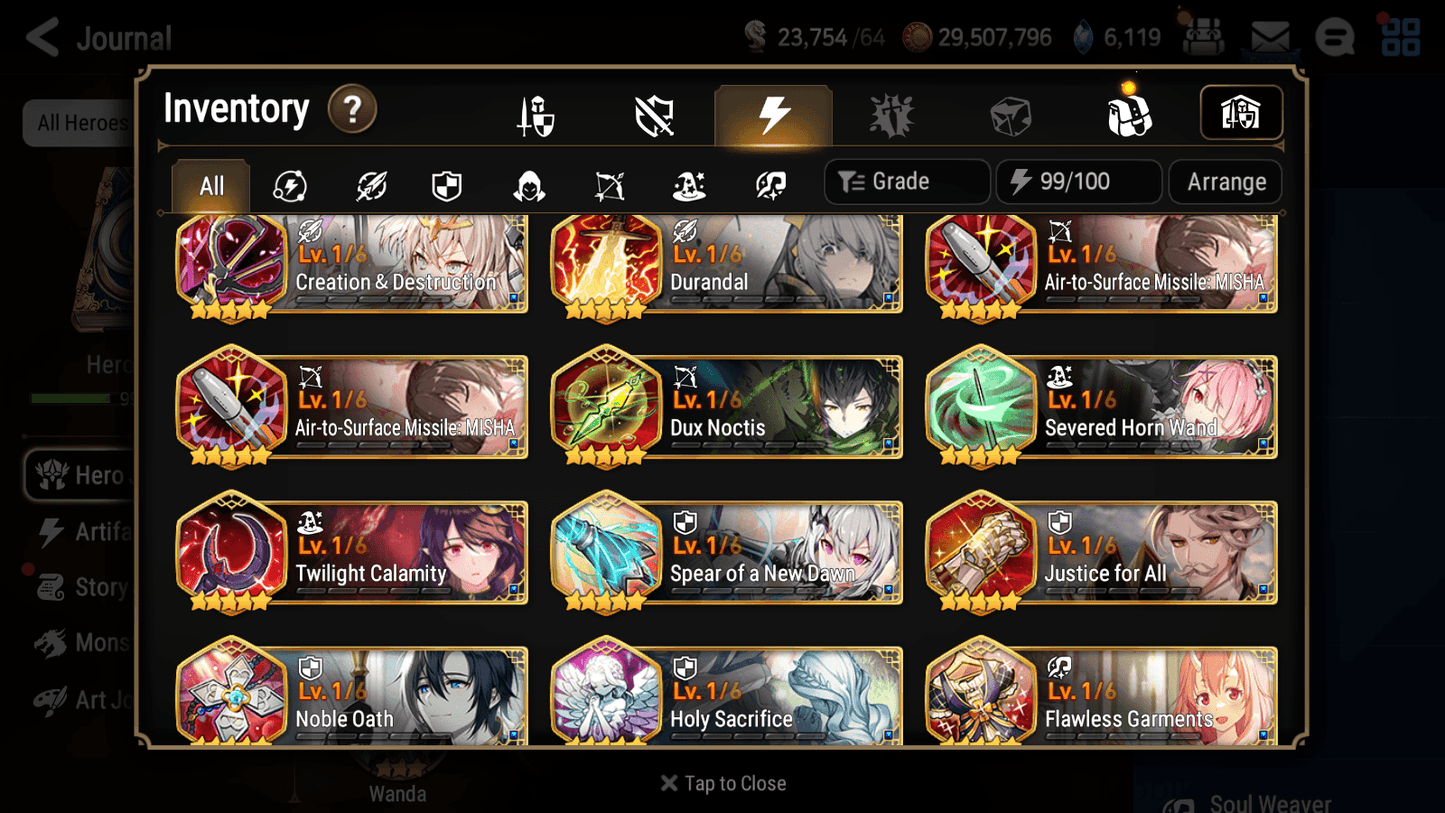Image resolution: width=1445 pixels, height=813 pixels.
Task: Open the Grade sort dropdown
Action: (906, 181)
